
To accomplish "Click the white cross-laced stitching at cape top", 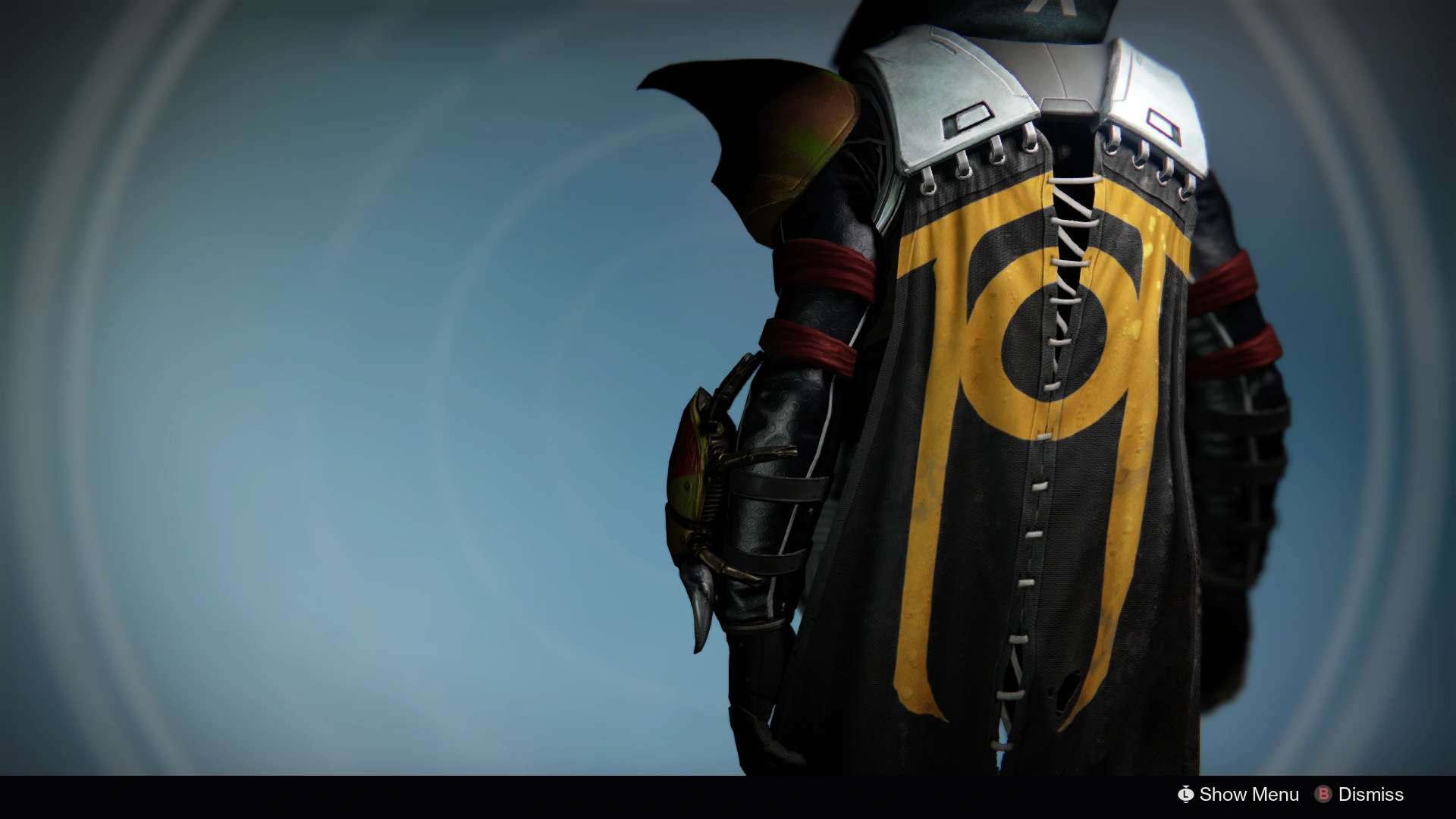I will coord(1073,220).
